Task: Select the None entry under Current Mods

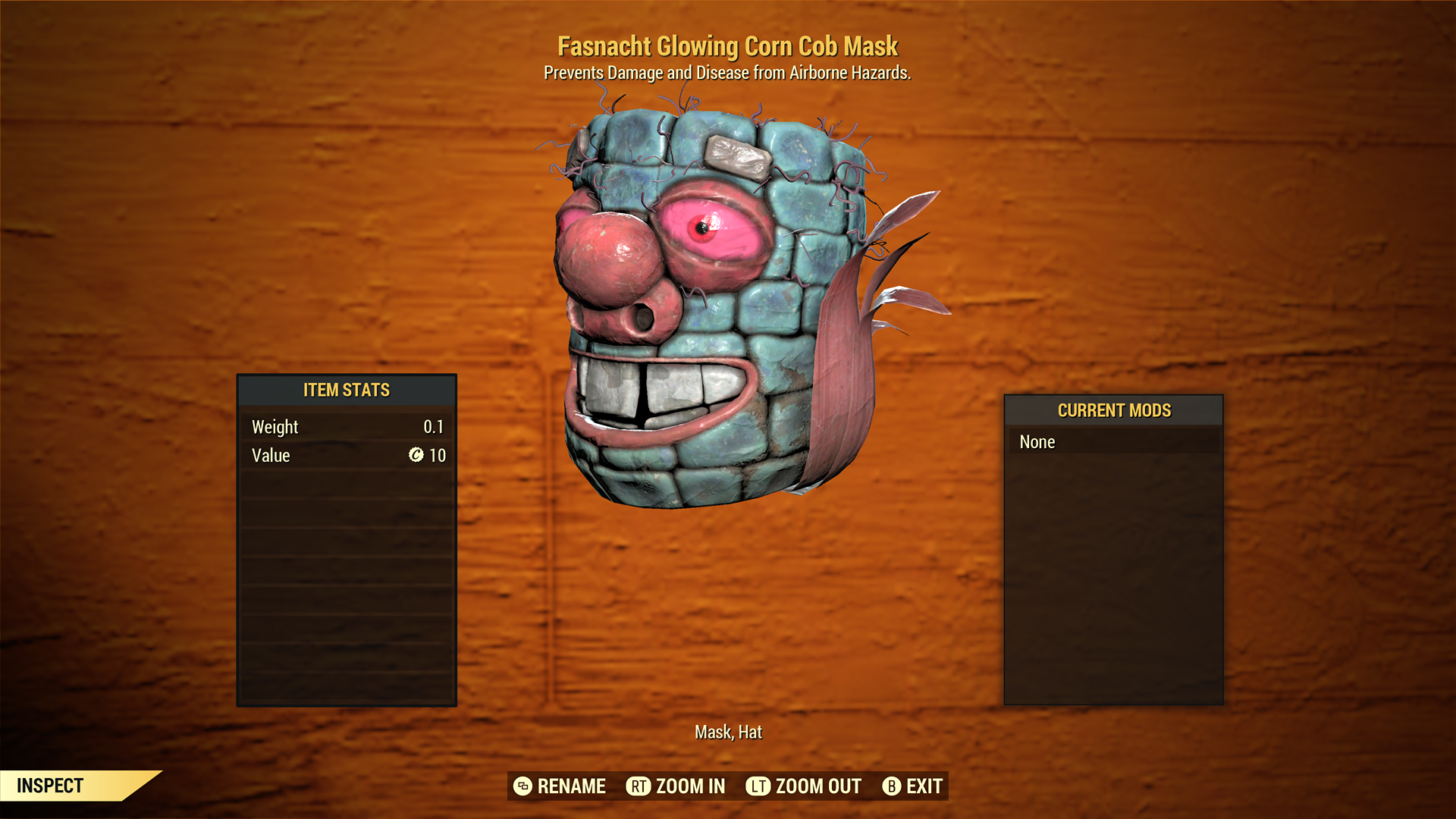Action: (x=1112, y=441)
